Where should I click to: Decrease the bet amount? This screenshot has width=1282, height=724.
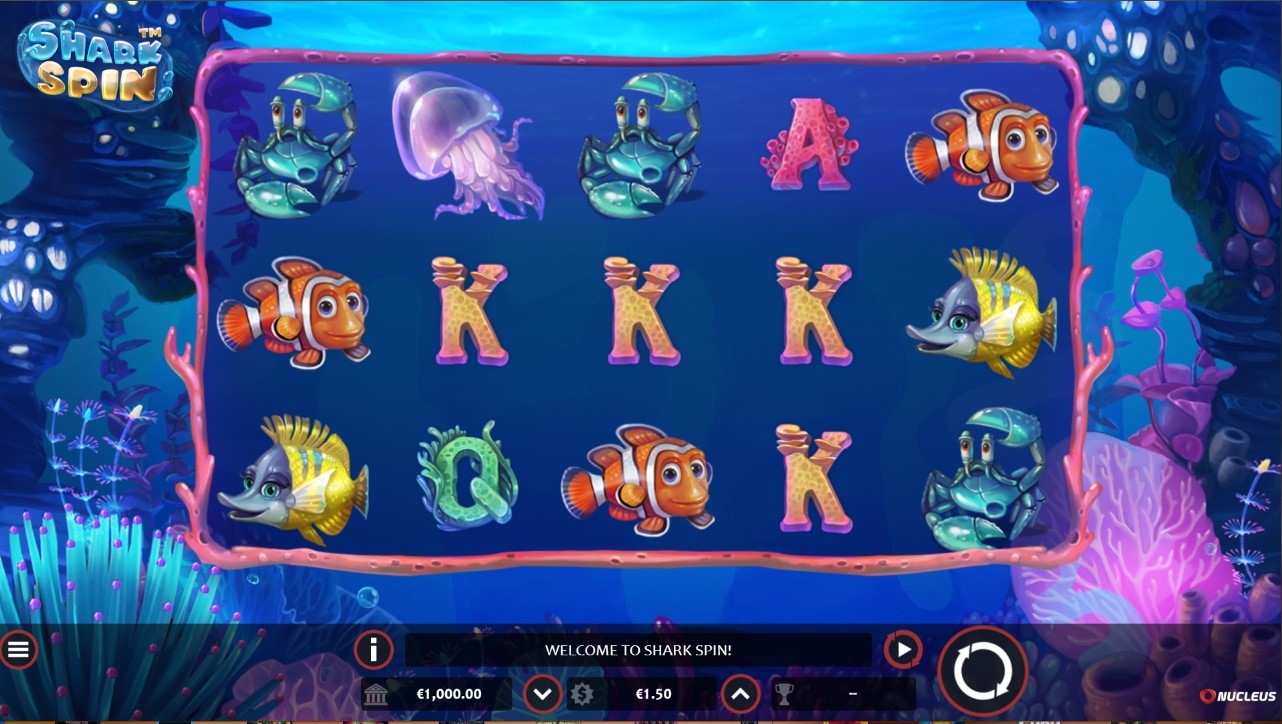(543, 693)
